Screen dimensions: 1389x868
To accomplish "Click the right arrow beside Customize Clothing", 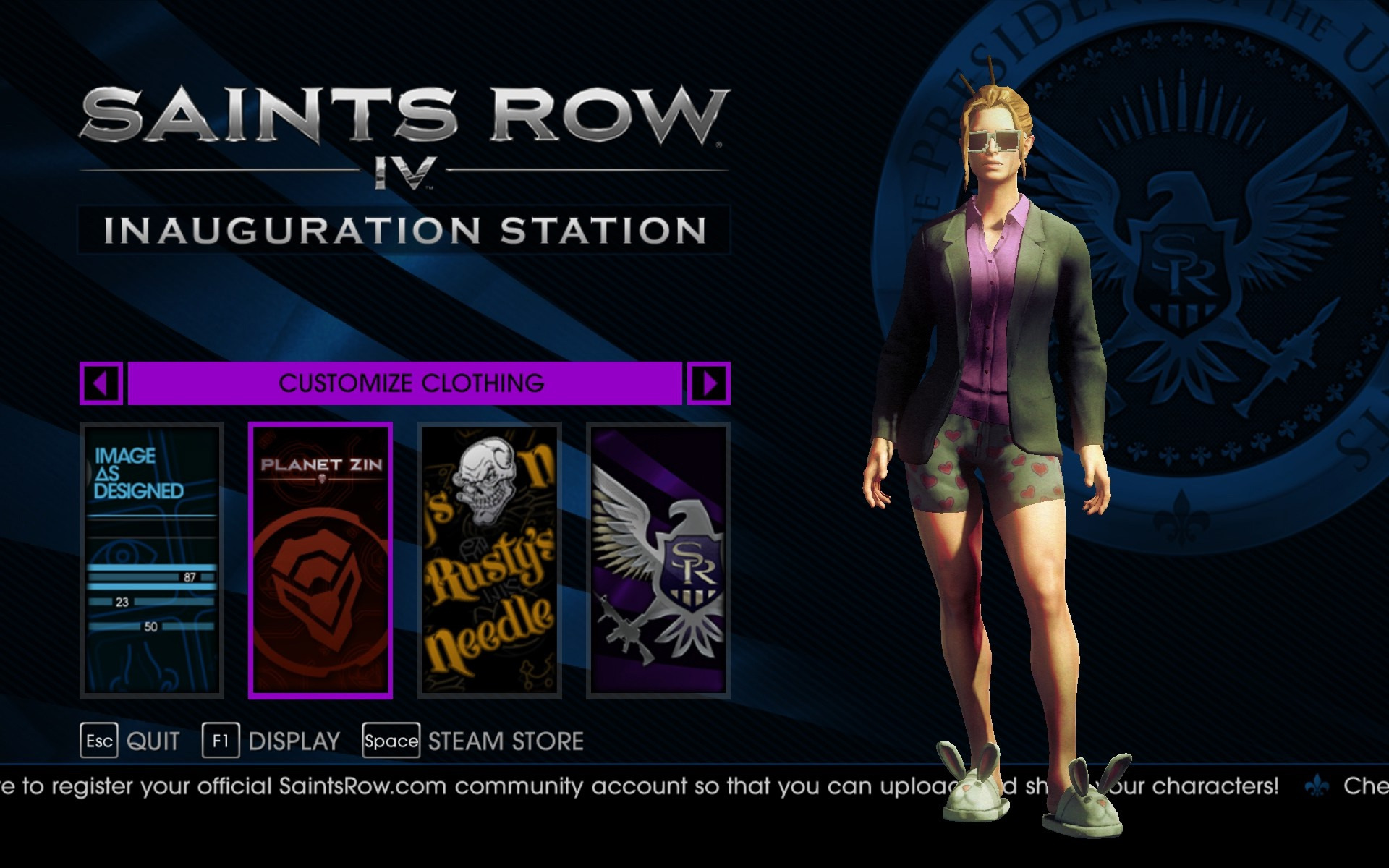I will point(708,383).
